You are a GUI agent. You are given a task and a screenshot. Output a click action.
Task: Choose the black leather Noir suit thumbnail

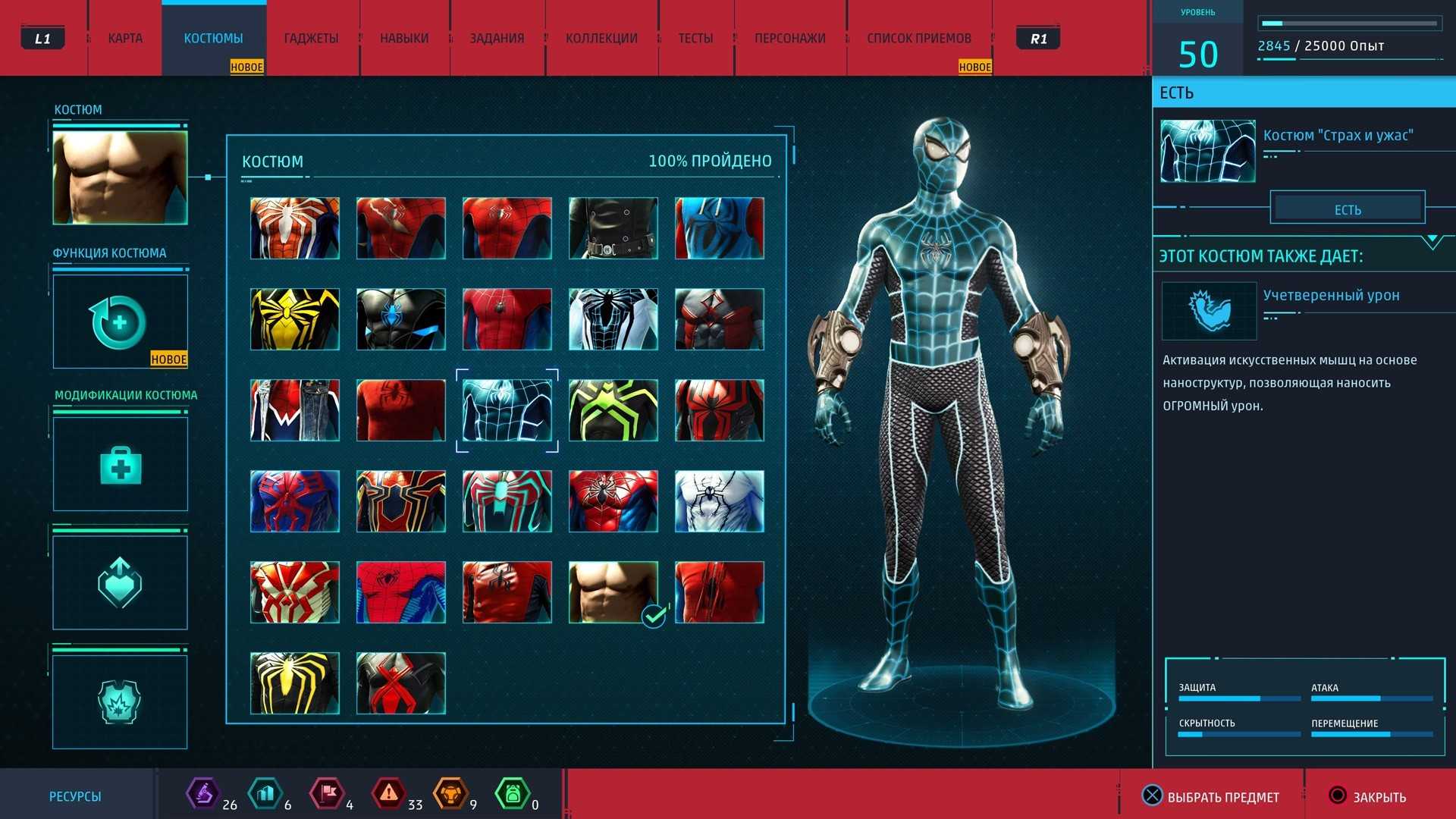pyautogui.click(x=613, y=228)
